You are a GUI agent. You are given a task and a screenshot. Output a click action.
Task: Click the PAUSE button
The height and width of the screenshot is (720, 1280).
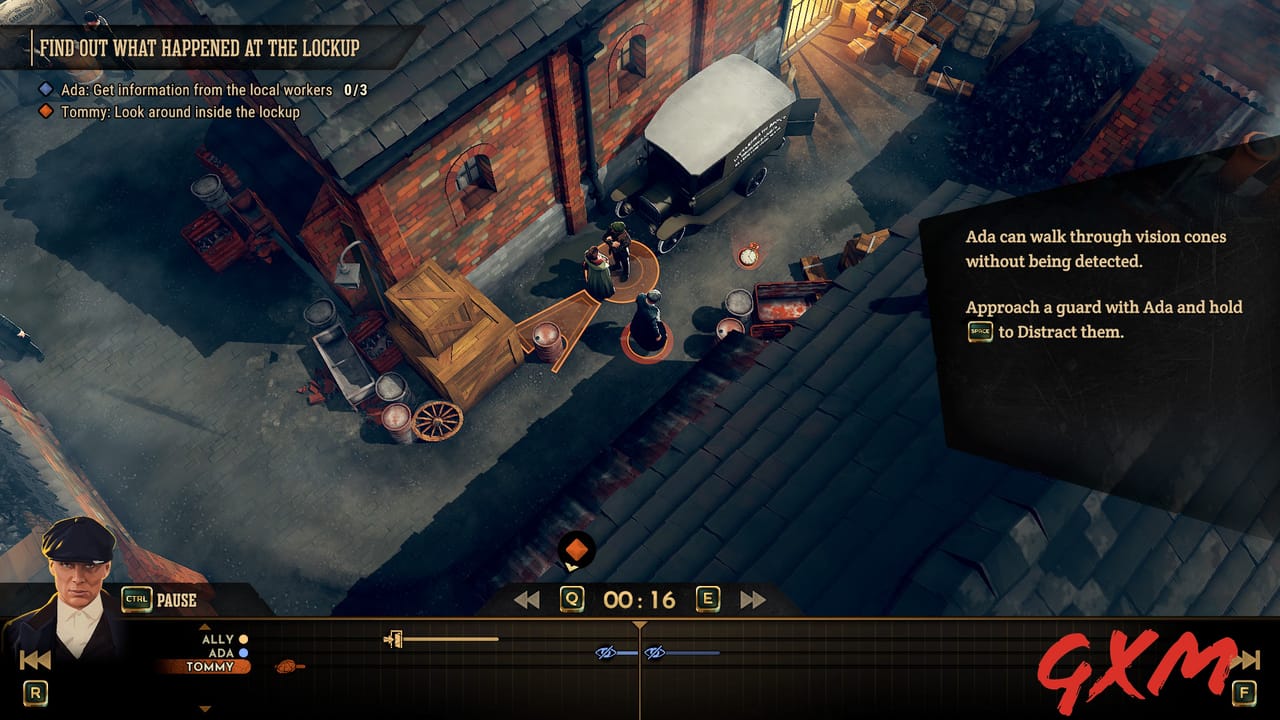pos(175,597)
